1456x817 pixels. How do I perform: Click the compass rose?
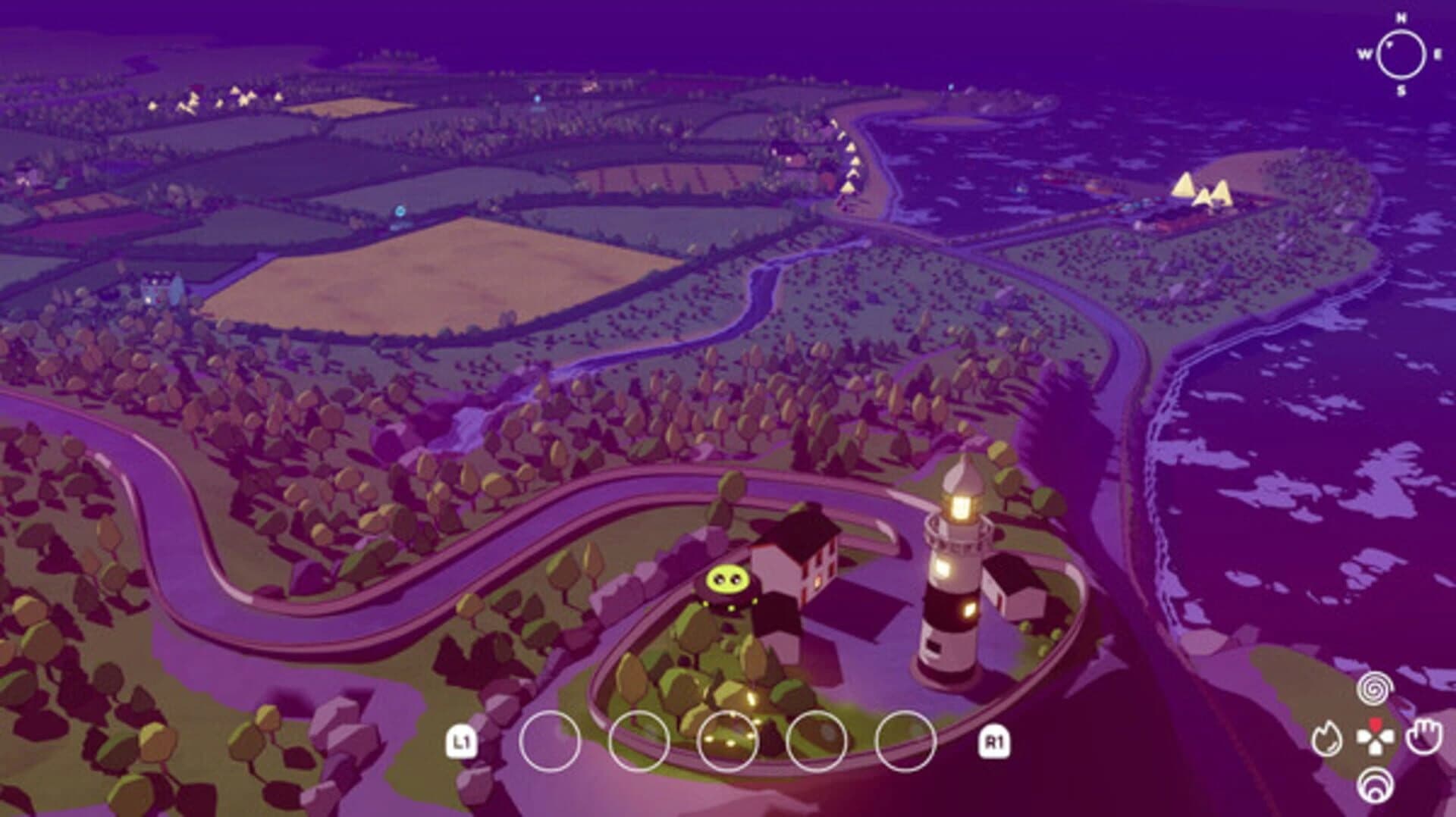[1400, 54]
